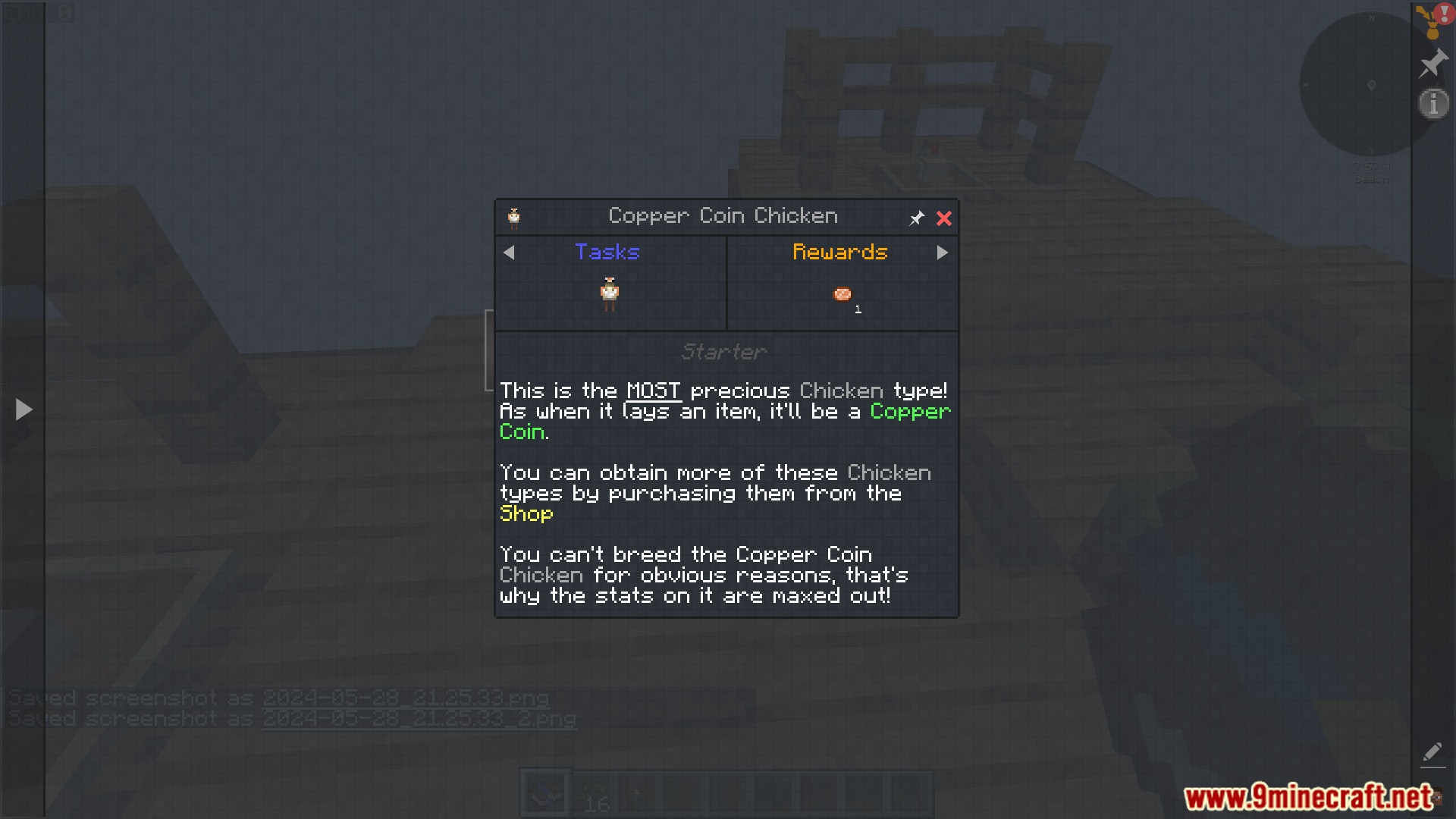Expand the left side chapter panel arrow
Viewport: 1456px width, 819px height.
point(24,409)
